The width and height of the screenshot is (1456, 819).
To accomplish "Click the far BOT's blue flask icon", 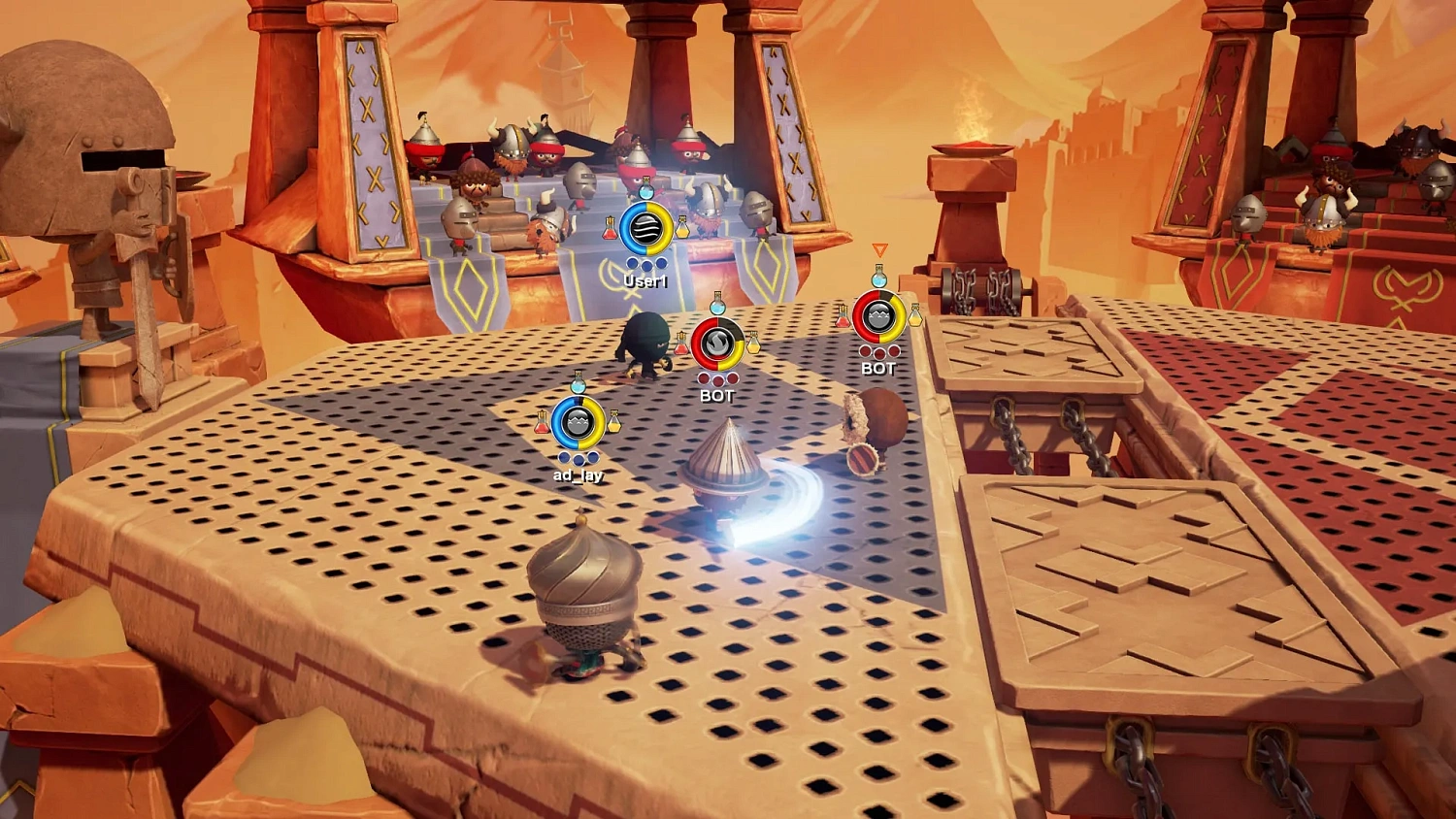I will (x=879, y=278).
